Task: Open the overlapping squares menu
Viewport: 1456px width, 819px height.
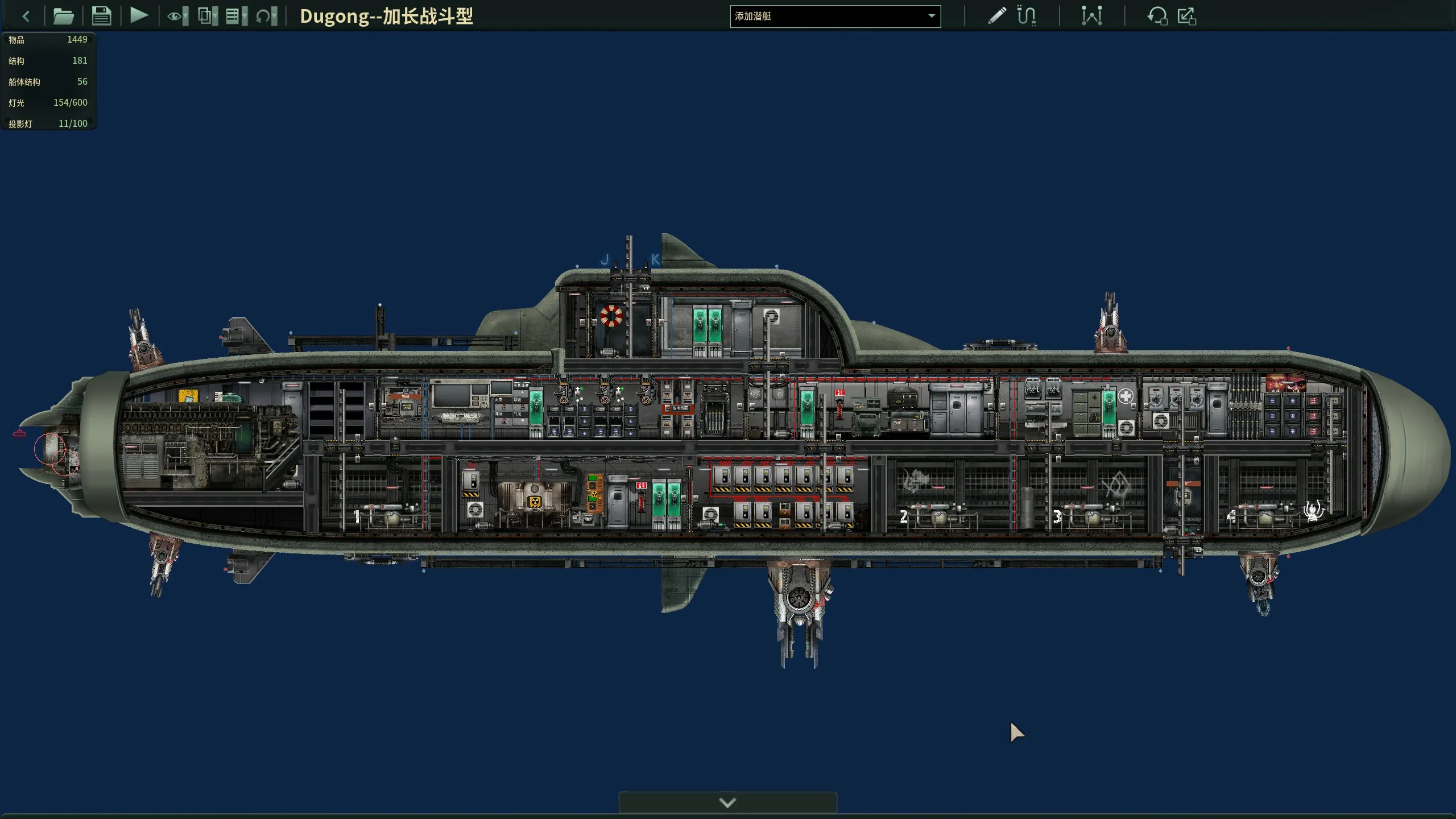Action: 208,16
